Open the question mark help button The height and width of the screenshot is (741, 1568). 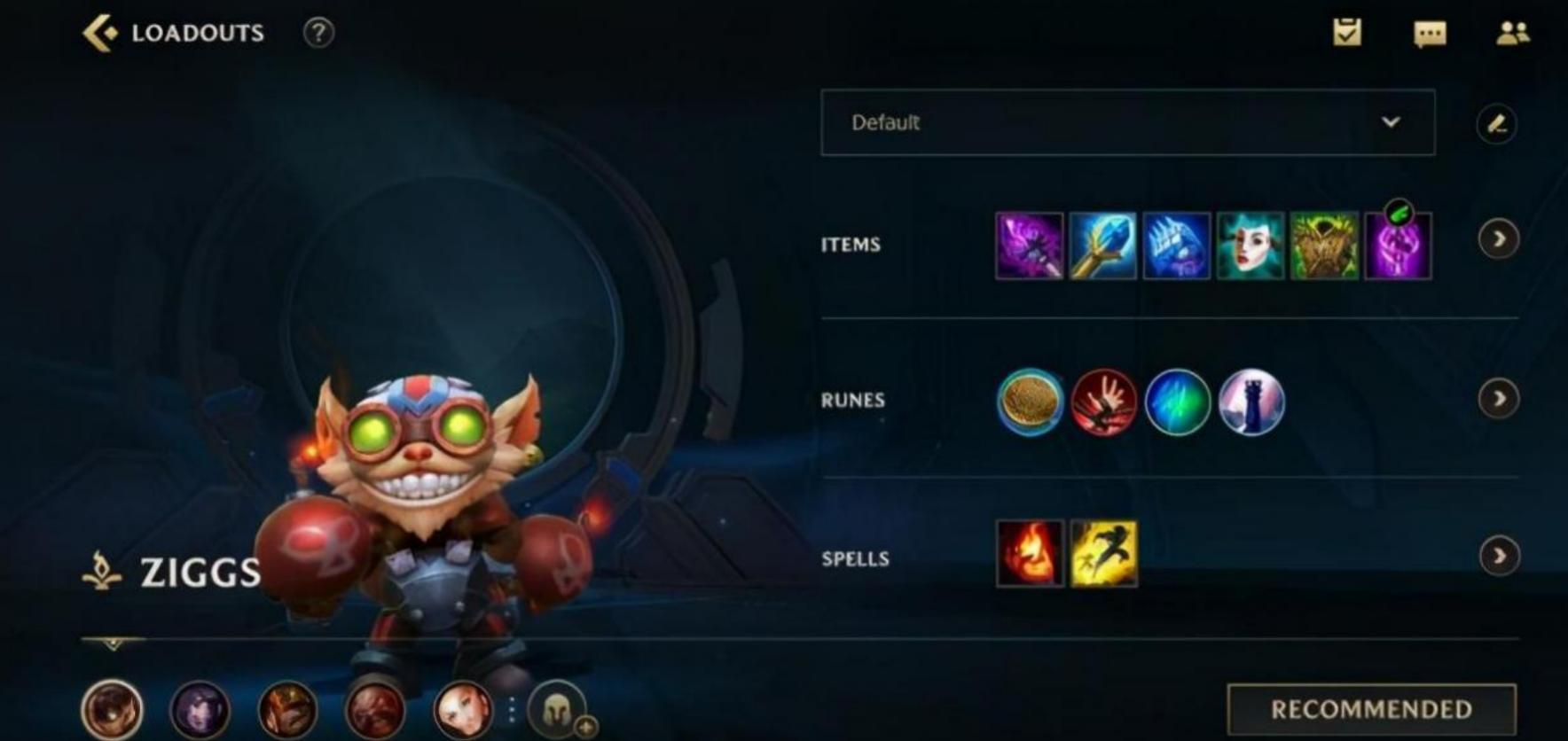coord(318,33)
